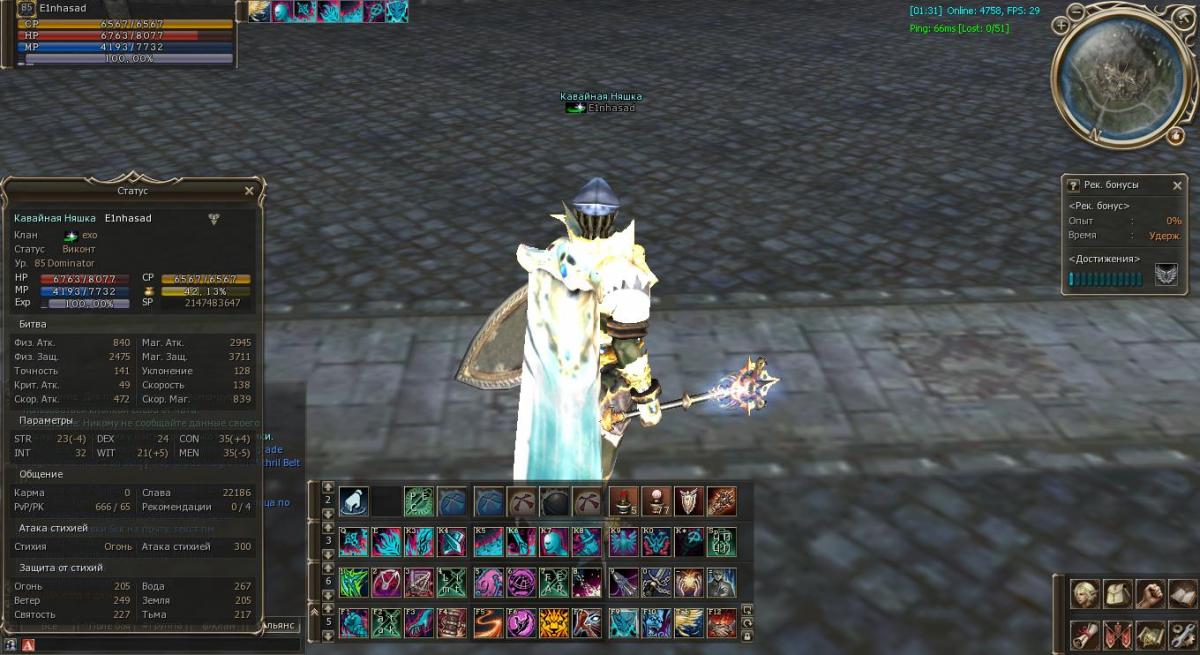Activate the golden lion head skill

pyautogui.click(x=554, y=623)
